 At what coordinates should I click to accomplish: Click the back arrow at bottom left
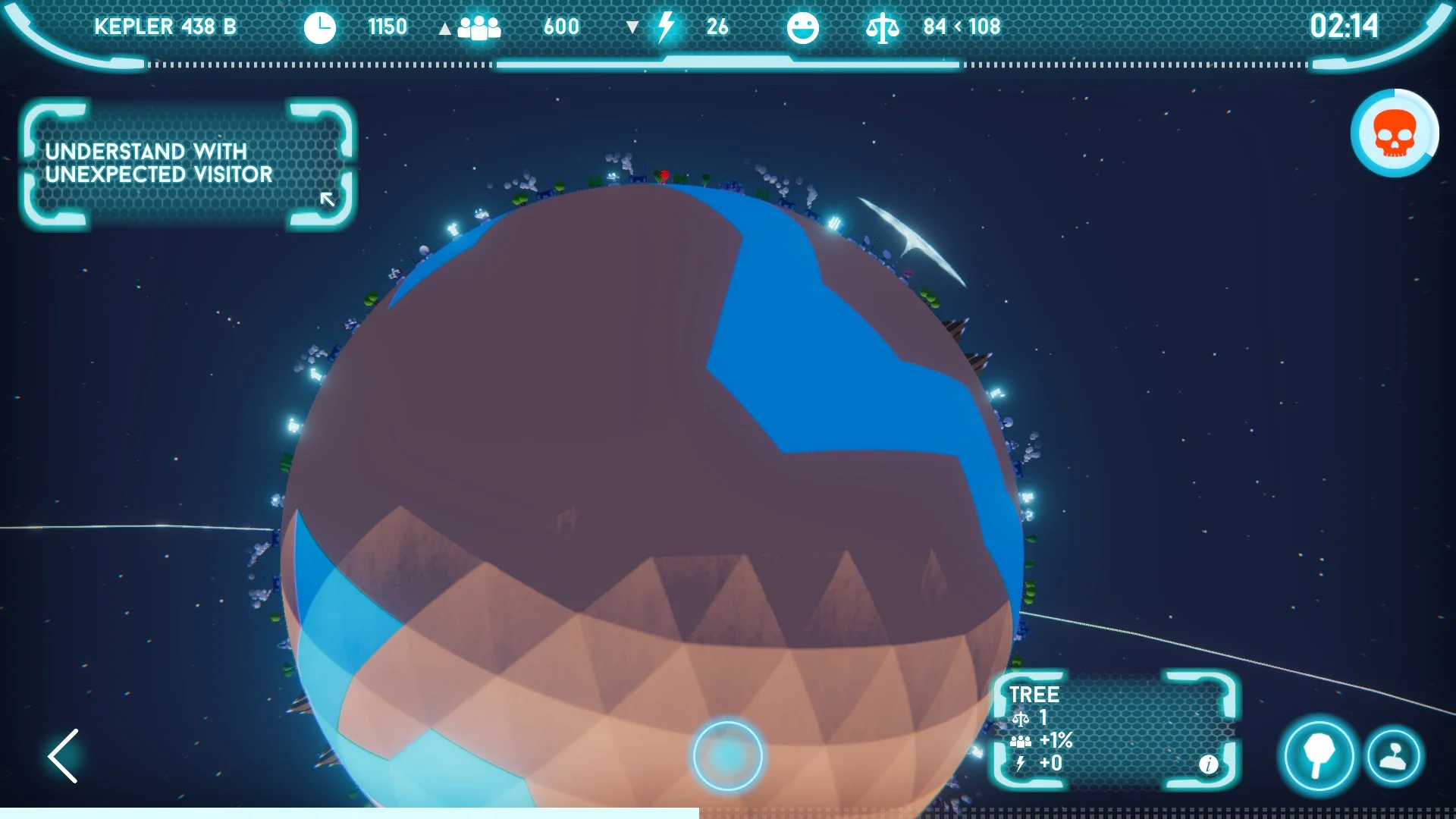(x=64, y=756)
